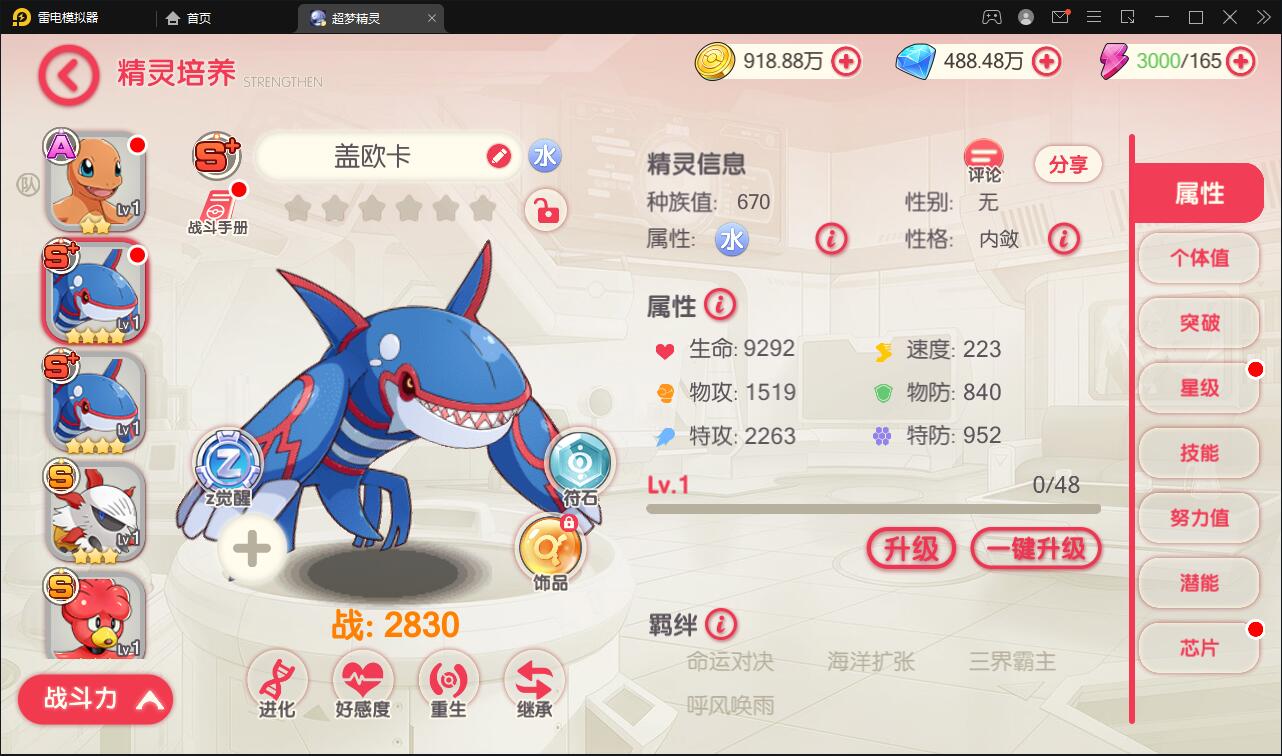
Task: Switch to the 个体值 tab
Action: [x=1198, y=258]
